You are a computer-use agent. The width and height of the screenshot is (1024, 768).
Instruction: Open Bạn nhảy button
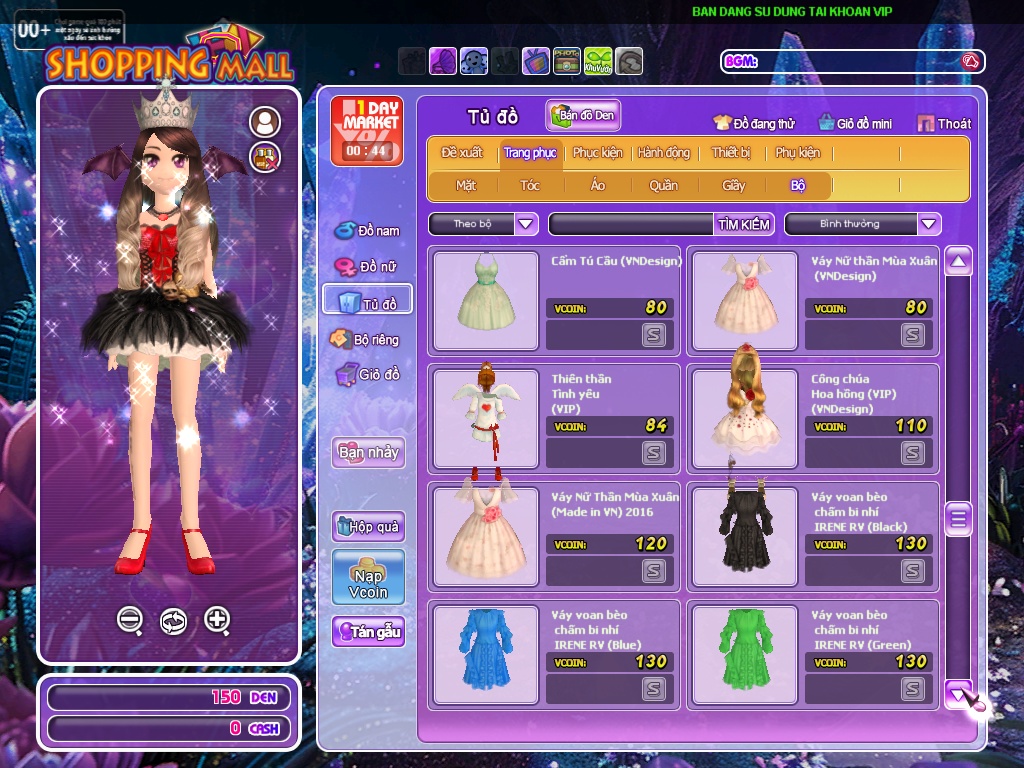coord(368,452)
